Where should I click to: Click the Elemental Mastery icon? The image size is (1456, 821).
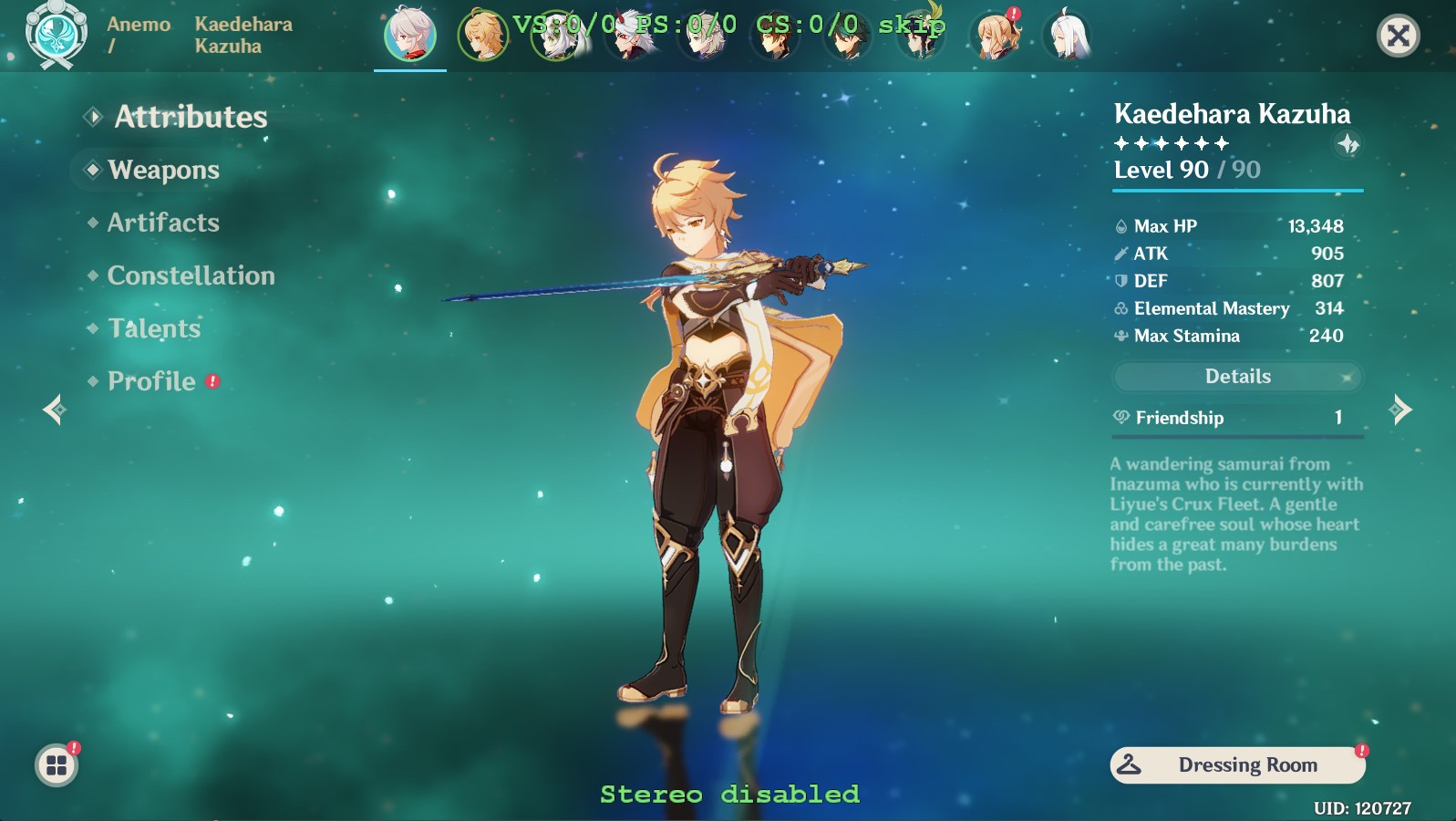click(x=1120, y=309)
